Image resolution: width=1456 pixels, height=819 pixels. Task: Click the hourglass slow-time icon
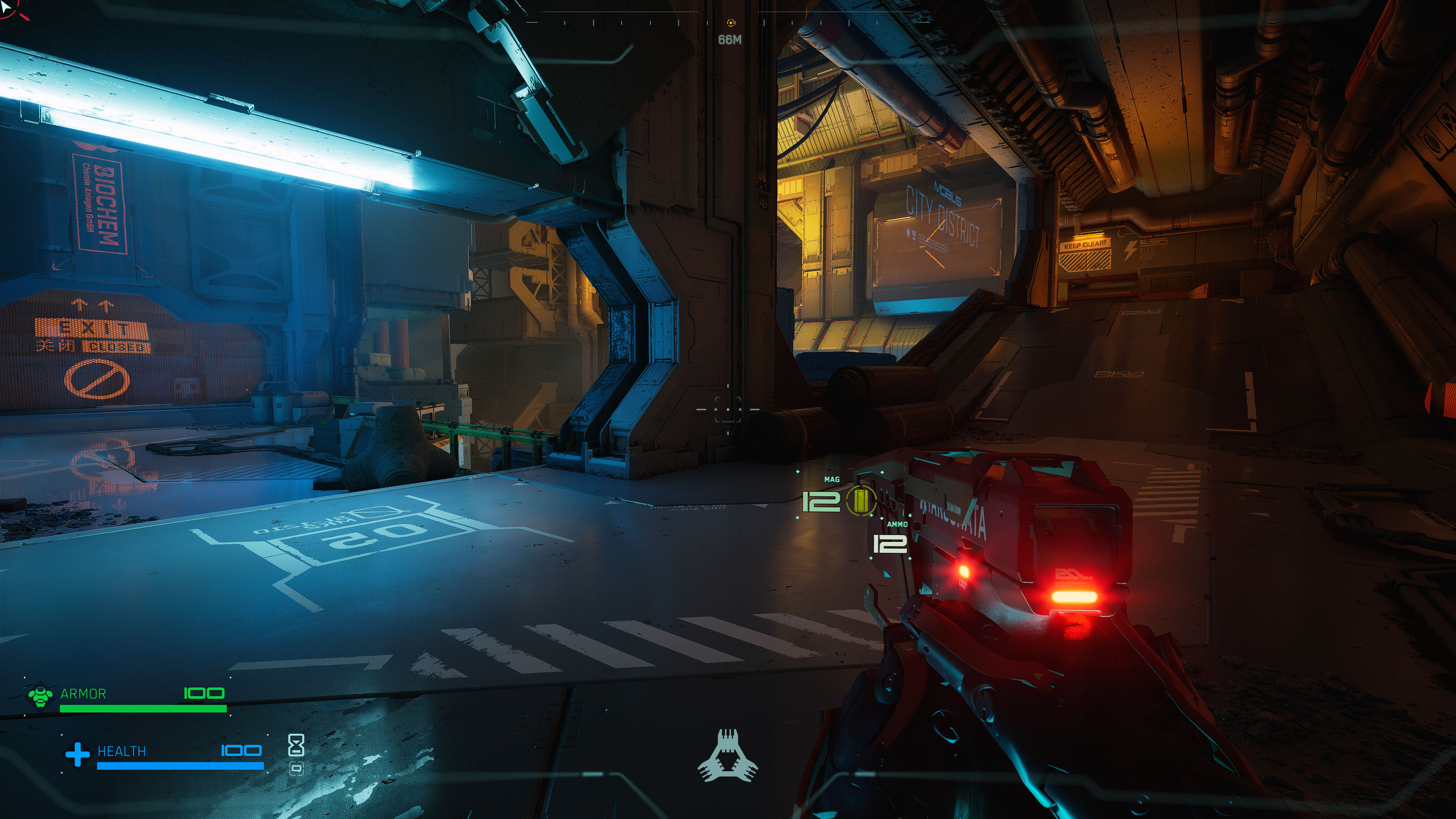pyautogui.click(x=296, y=745)
